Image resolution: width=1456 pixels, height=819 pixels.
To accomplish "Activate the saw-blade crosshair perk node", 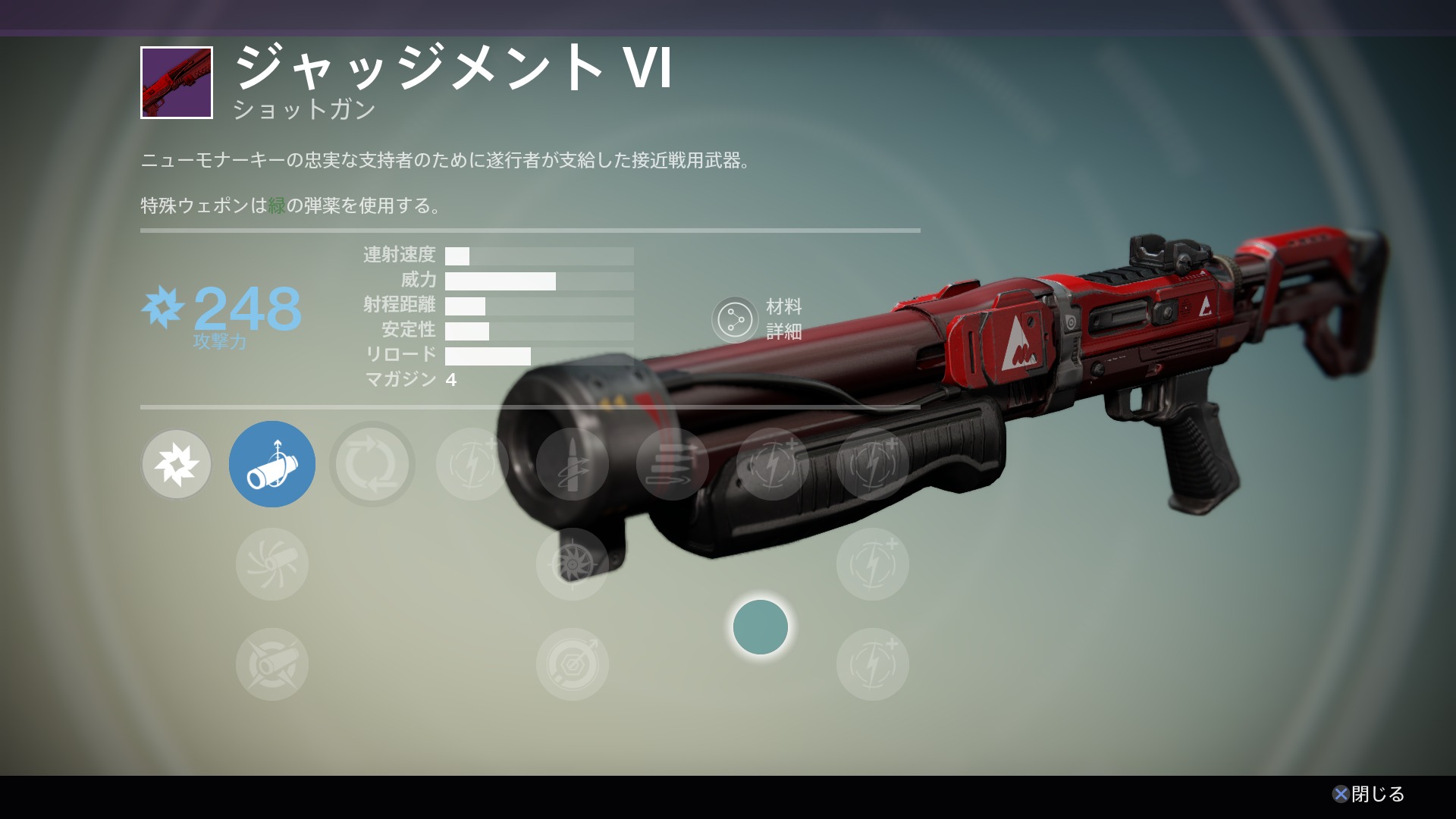I will tap(573, 564).
